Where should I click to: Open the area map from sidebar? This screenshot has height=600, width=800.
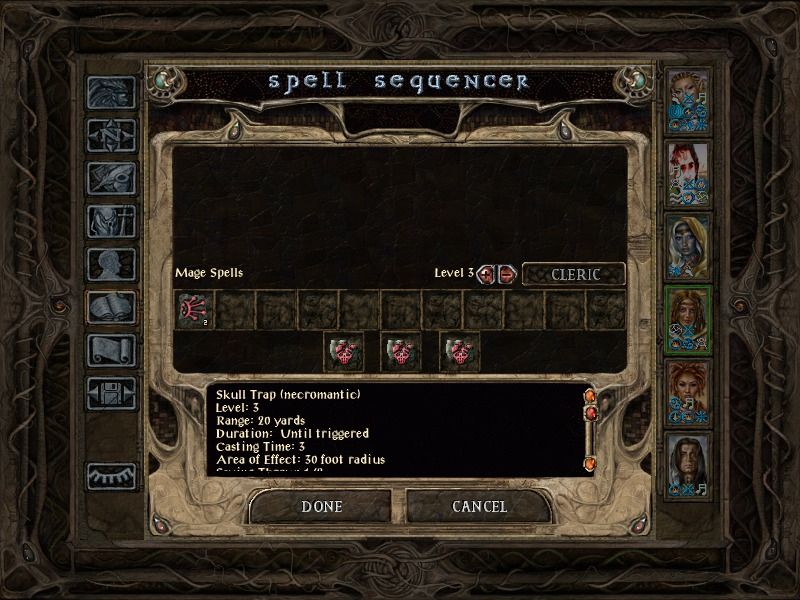(x=111, y=134)
